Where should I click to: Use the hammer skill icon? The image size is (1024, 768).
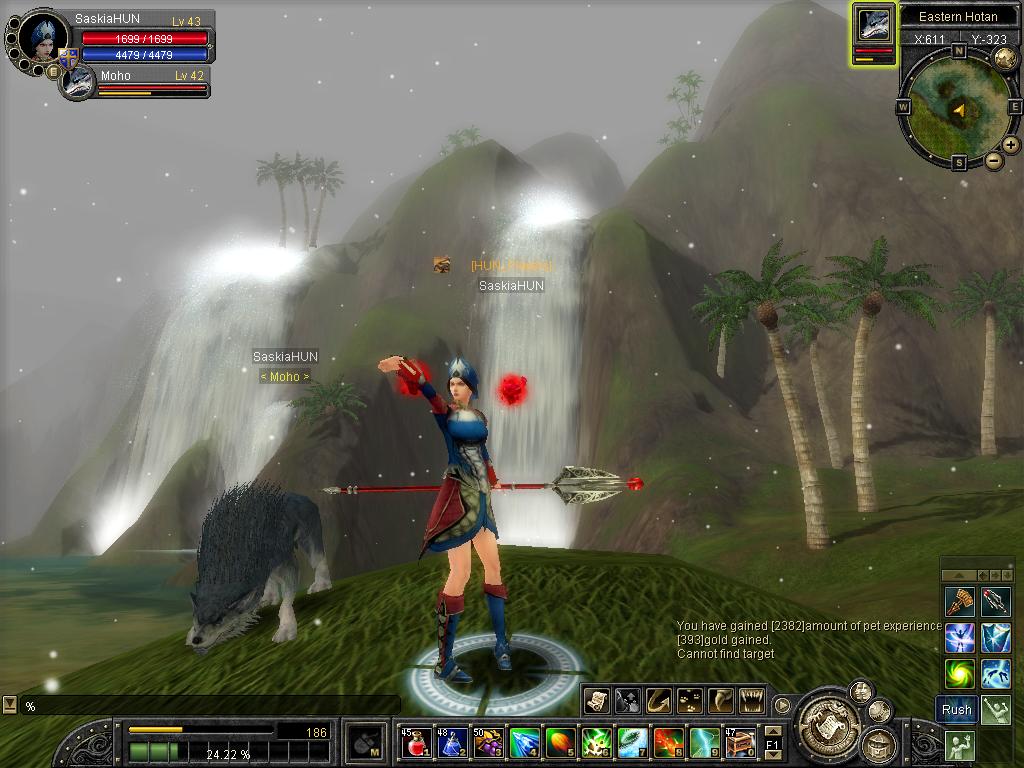960,601
